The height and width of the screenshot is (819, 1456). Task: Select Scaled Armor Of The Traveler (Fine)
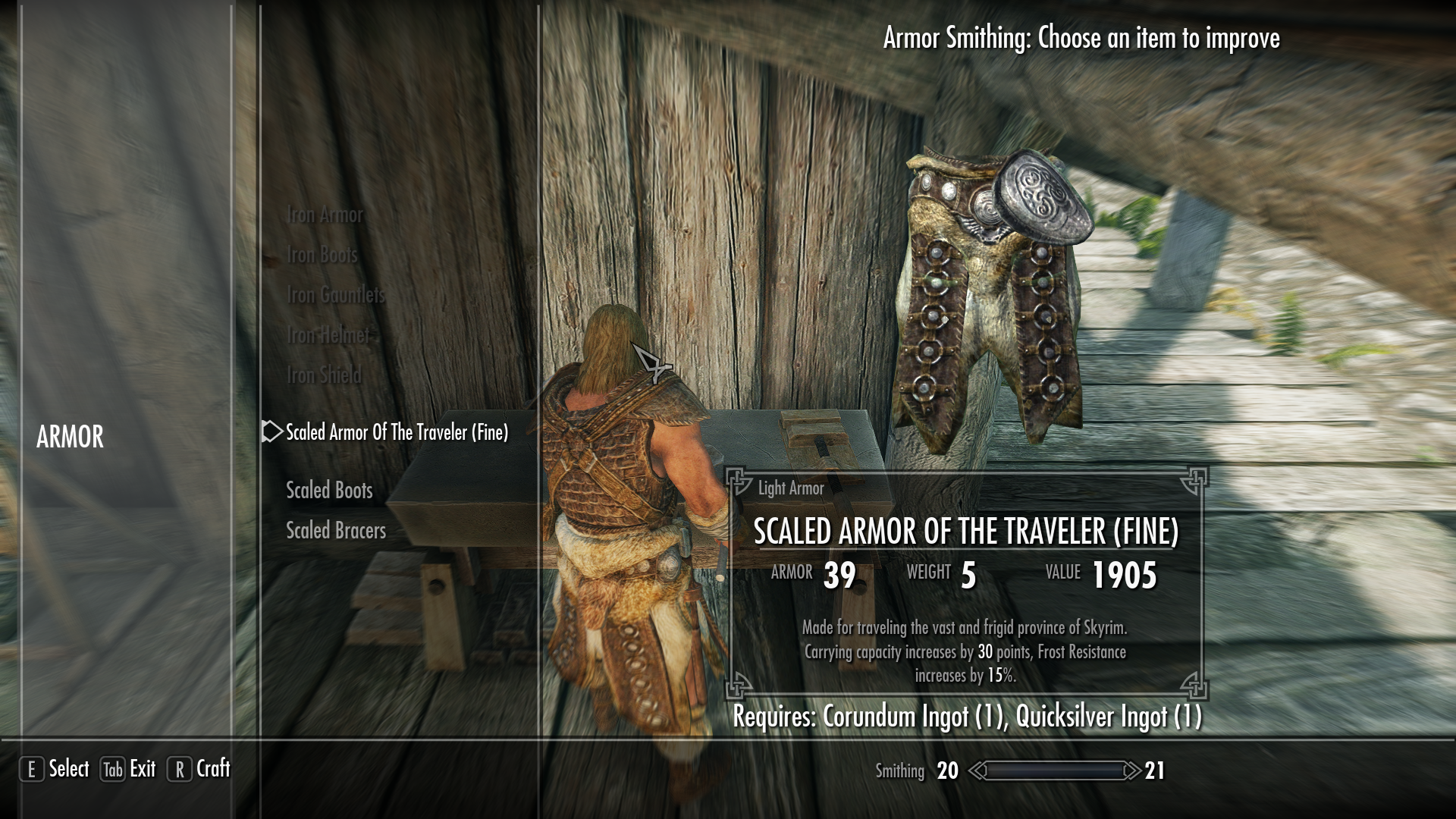[397, 434]
